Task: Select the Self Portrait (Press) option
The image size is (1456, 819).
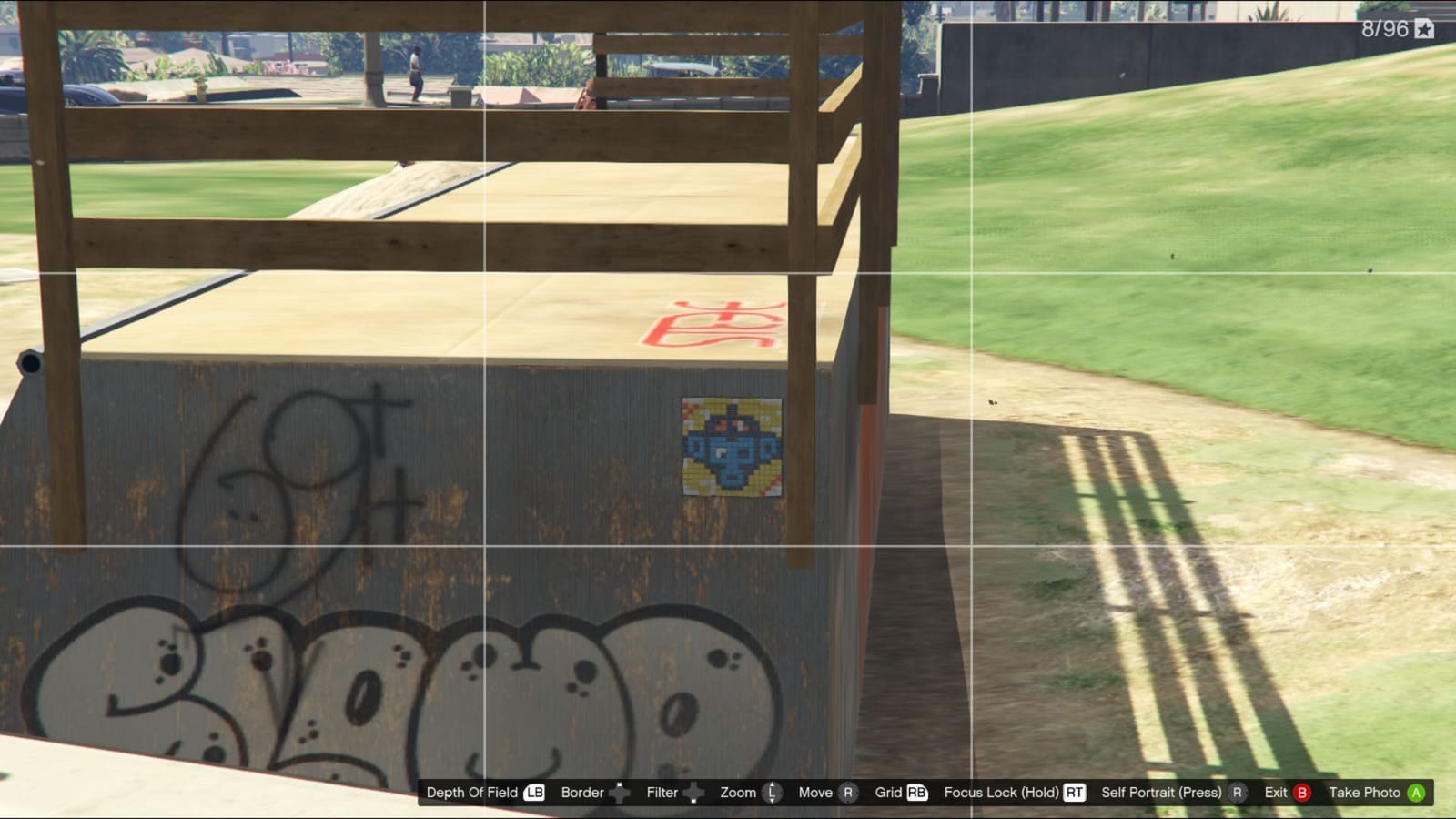Action: tap(1164, 793)
